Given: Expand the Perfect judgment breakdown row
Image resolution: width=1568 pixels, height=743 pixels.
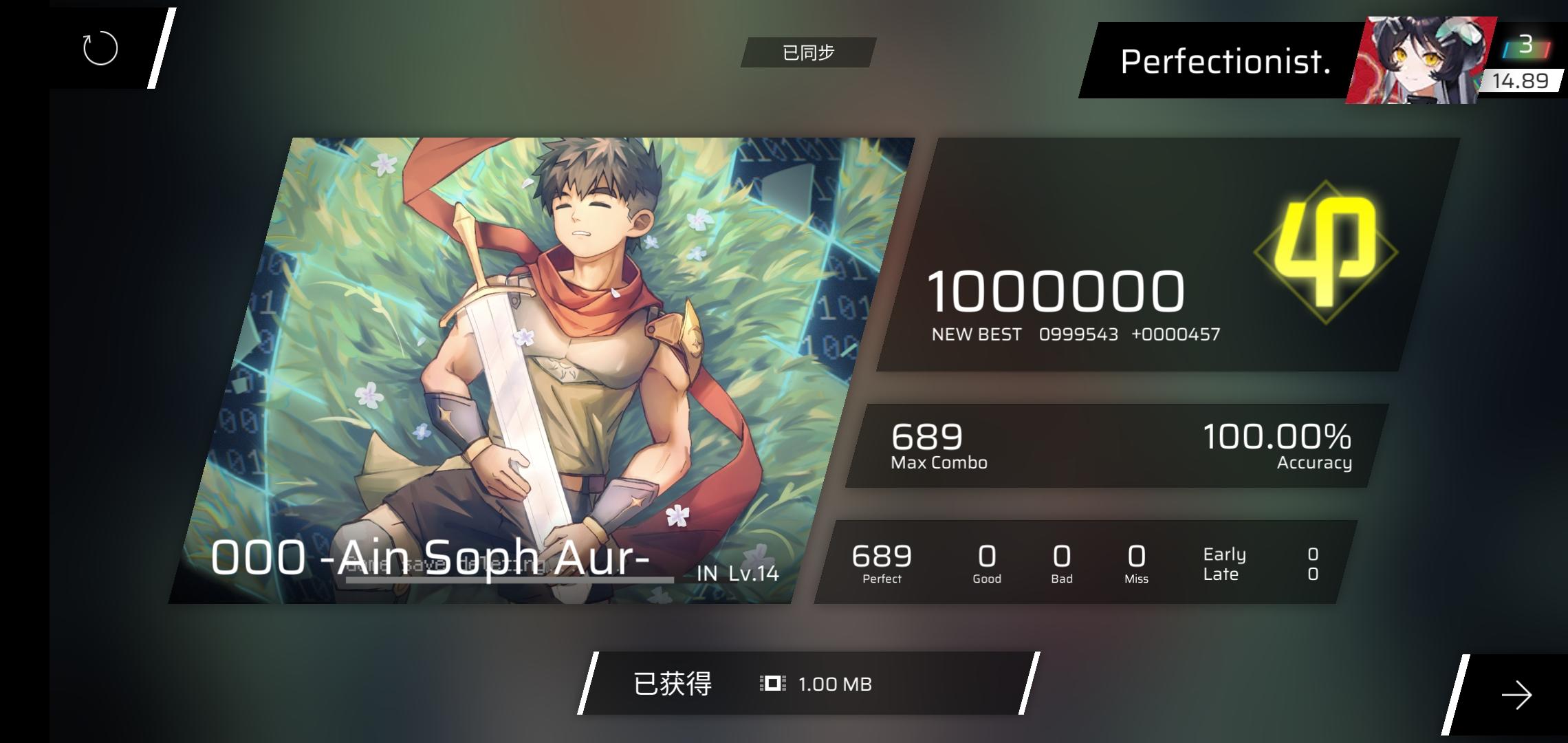Looking at the screenshot, I should [882, 564].
